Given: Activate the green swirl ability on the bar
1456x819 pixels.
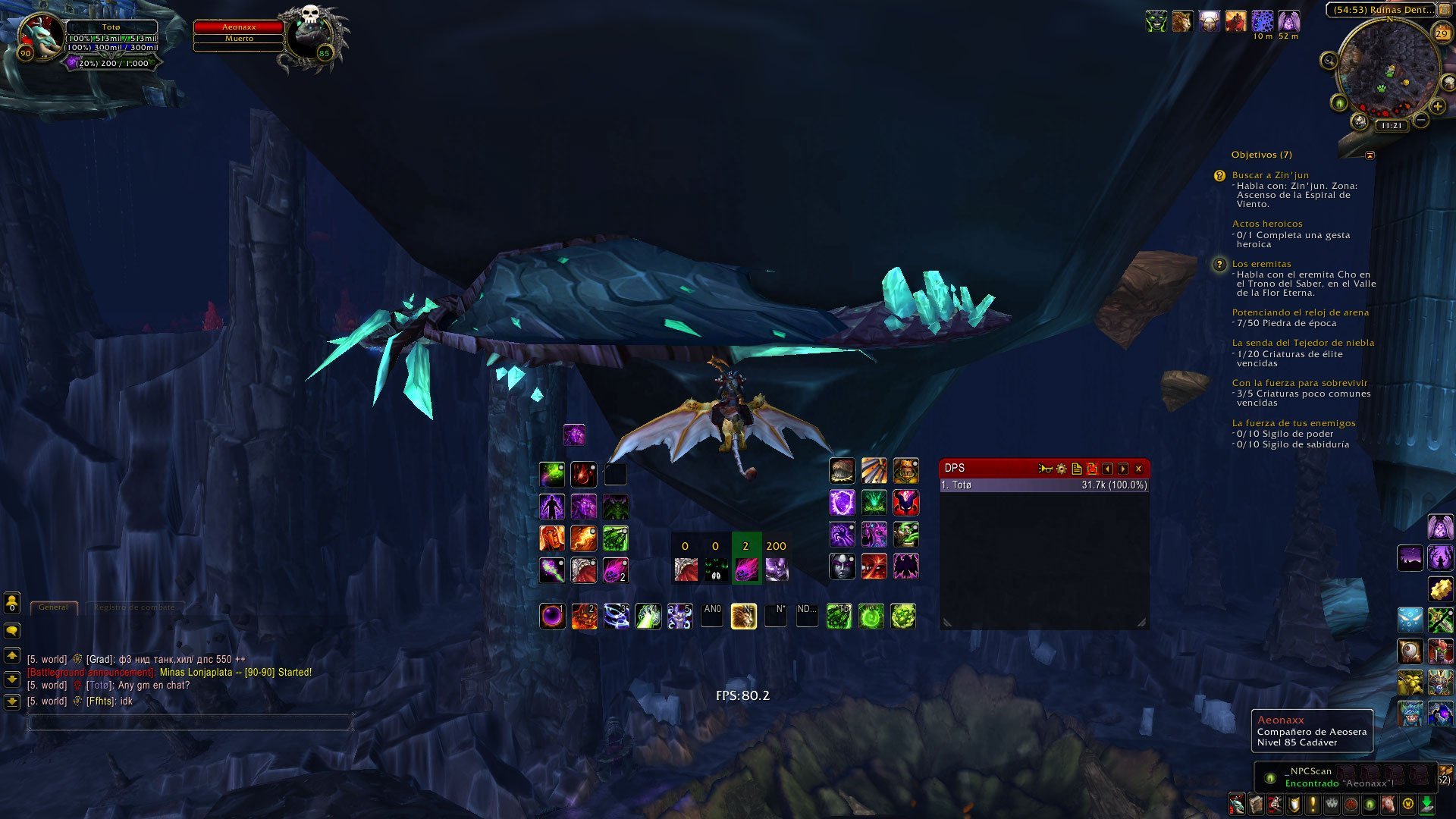Looking at the screenshot, I should pos(871,617).
